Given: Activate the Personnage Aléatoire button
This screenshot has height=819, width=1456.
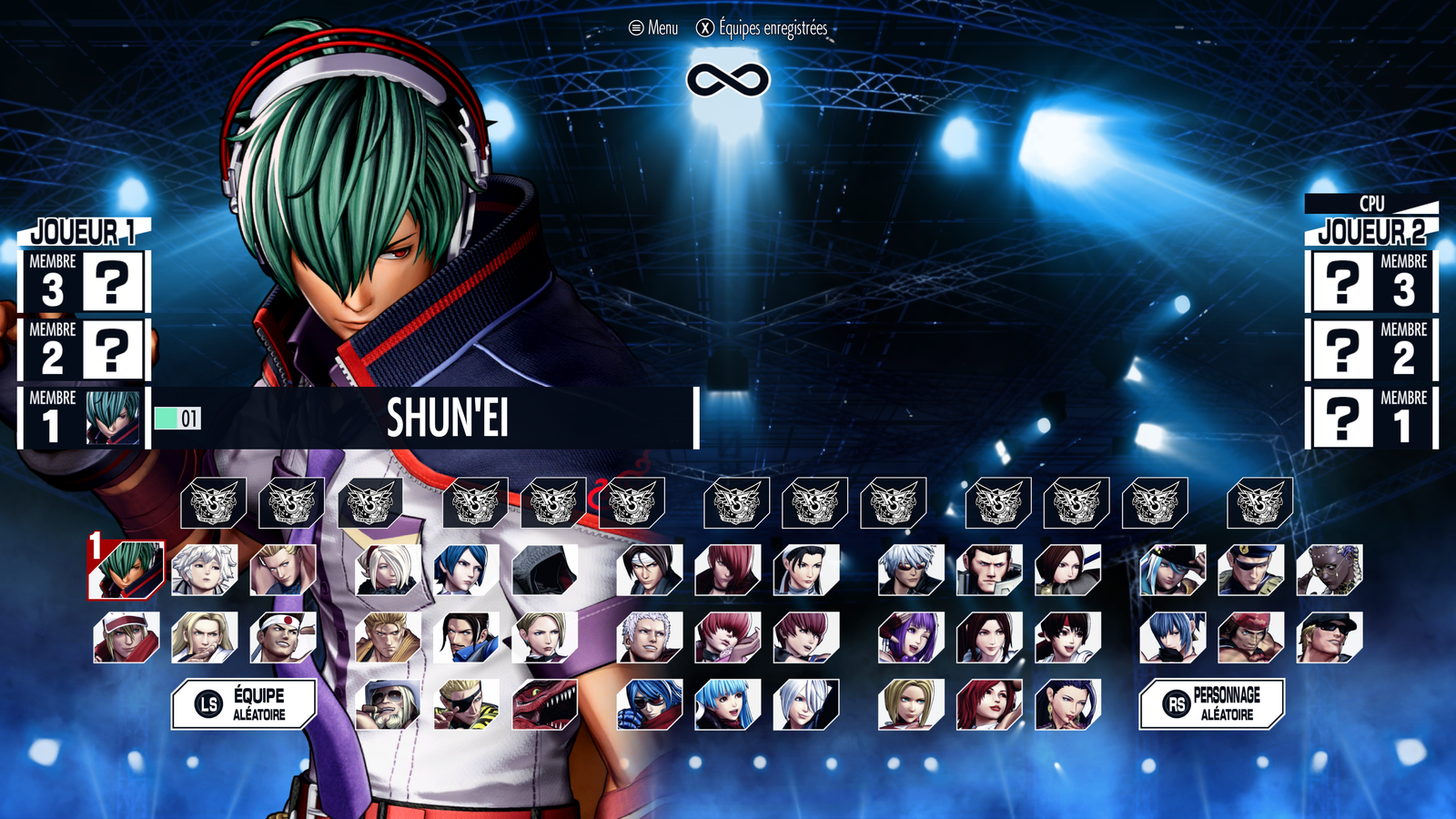Looking at the screenshot, I should pyautogui.click(x=1212, y=704).
